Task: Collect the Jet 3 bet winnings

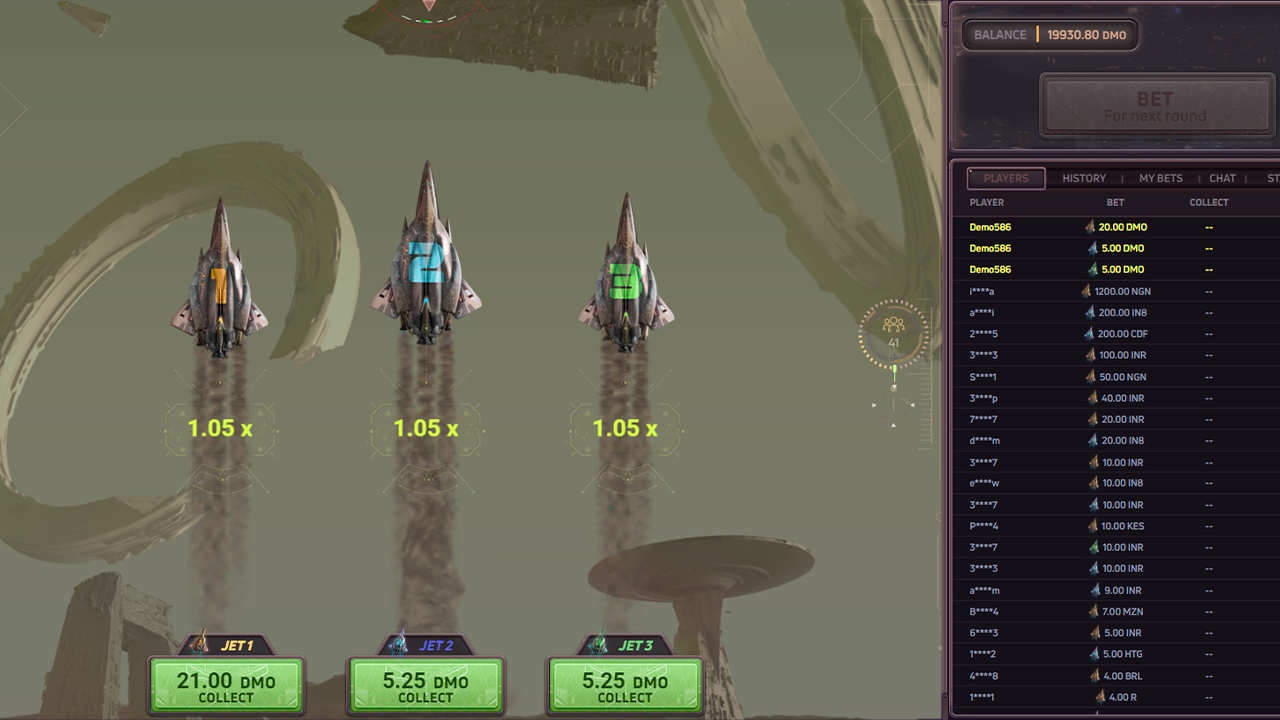Action: coord(625,686)
